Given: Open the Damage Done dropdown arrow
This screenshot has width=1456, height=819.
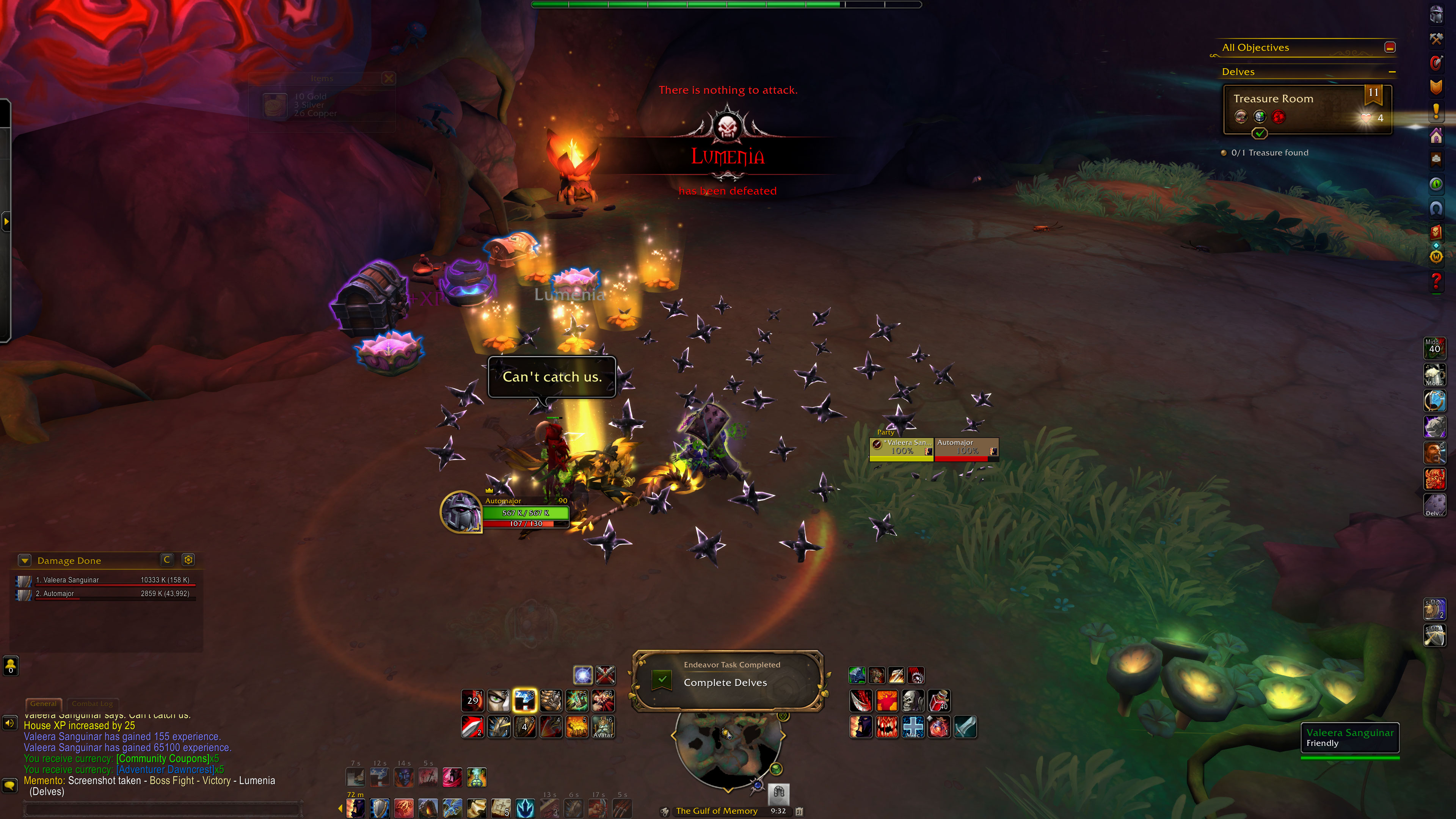Looking at the screenshot, I should coord(24,560).
